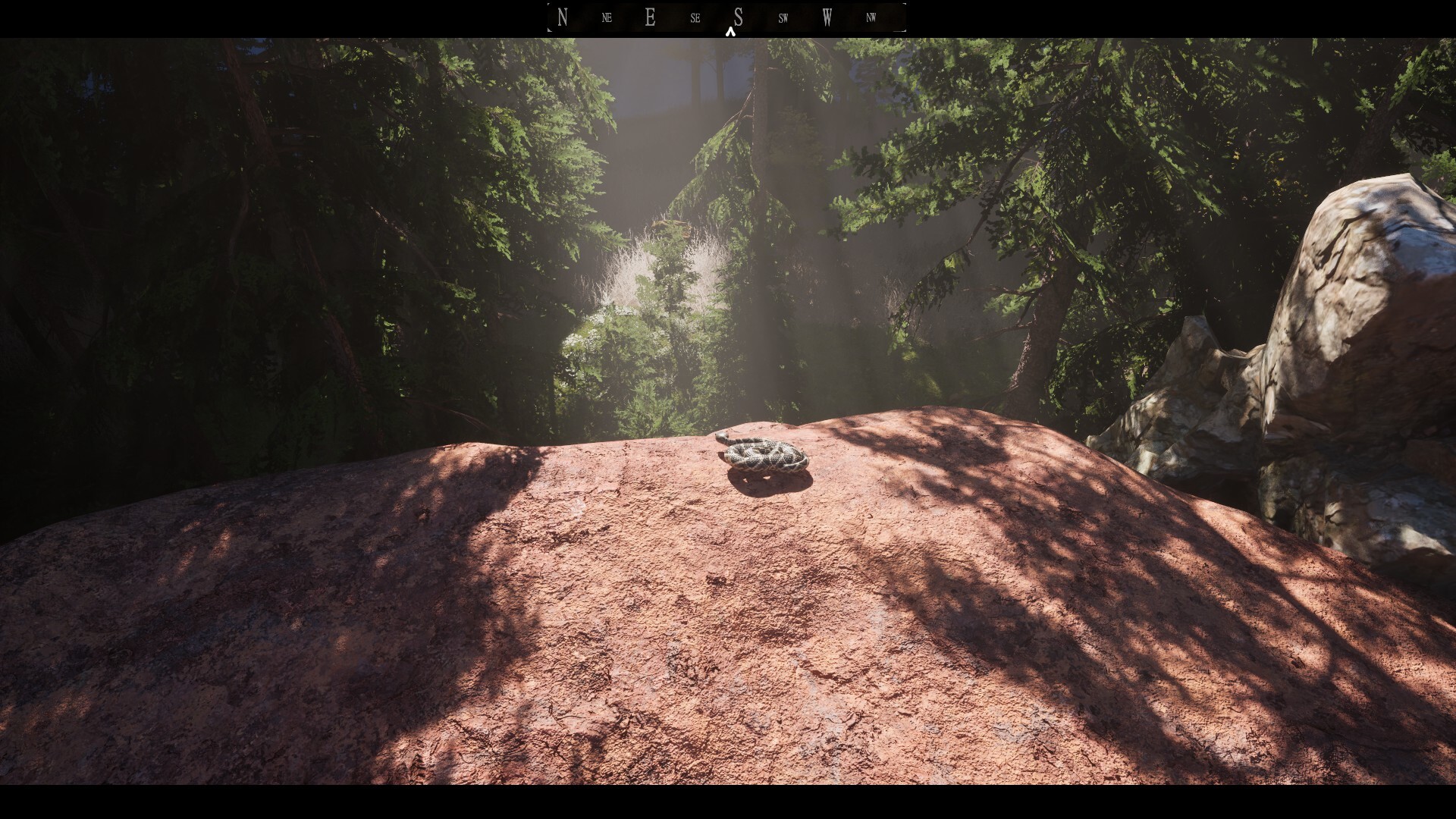This screenshot has height=819, width=1456.
Task: Click the right bracket edge of the compass bar
Action: pos(904,17)
